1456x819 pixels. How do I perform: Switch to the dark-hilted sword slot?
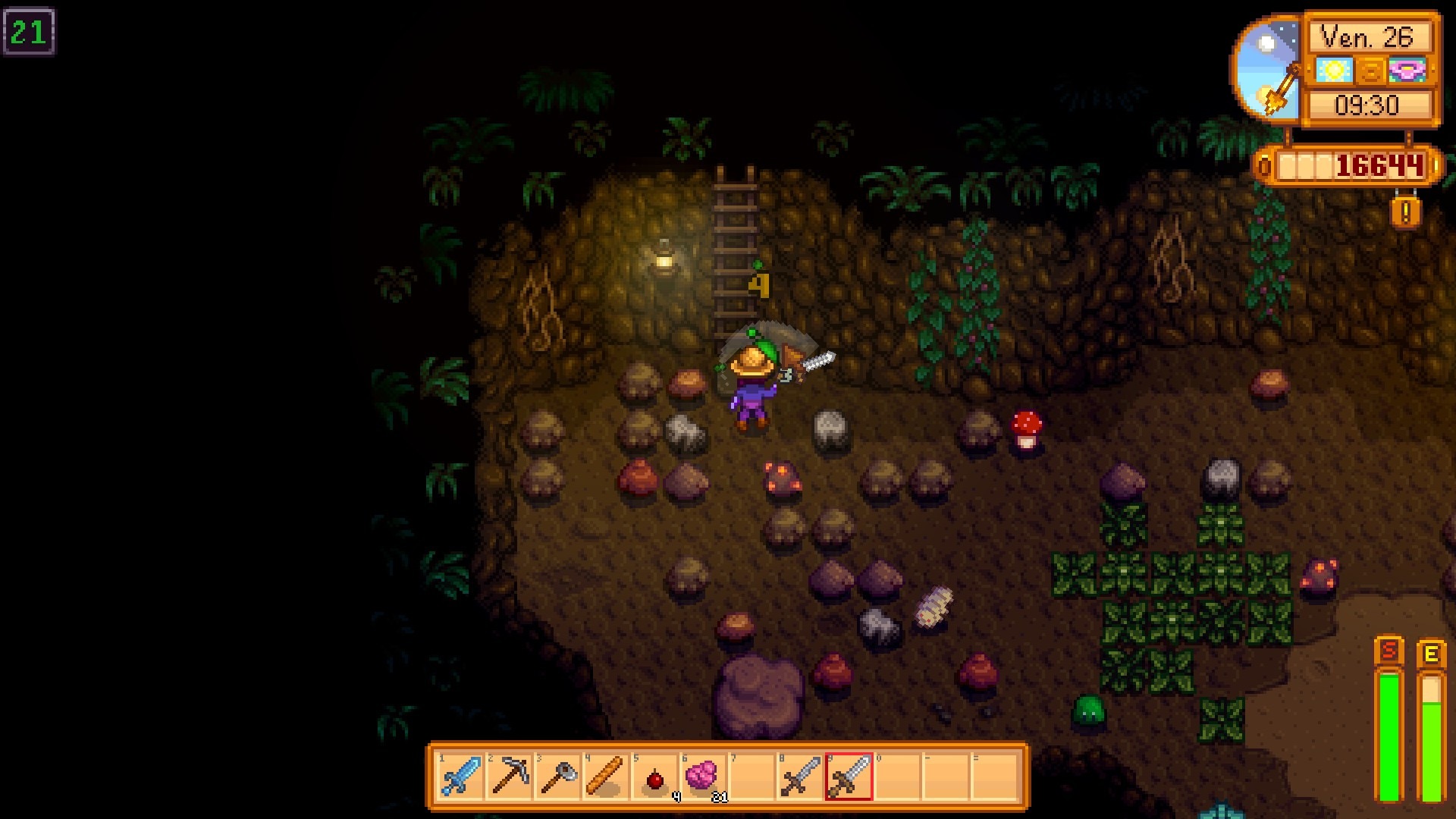(800, 777)
